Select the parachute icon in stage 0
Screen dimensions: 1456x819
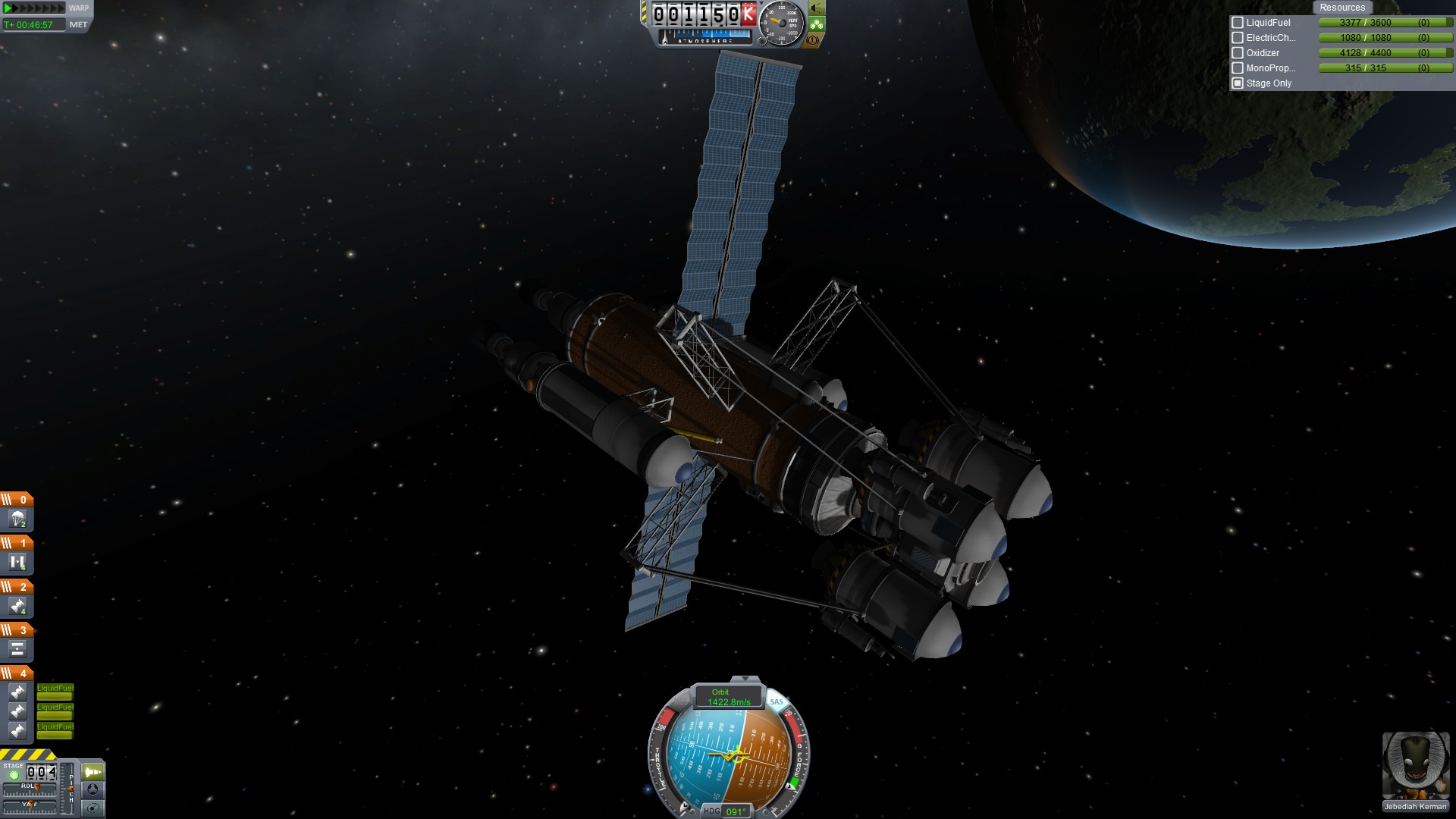click(17, 519)
